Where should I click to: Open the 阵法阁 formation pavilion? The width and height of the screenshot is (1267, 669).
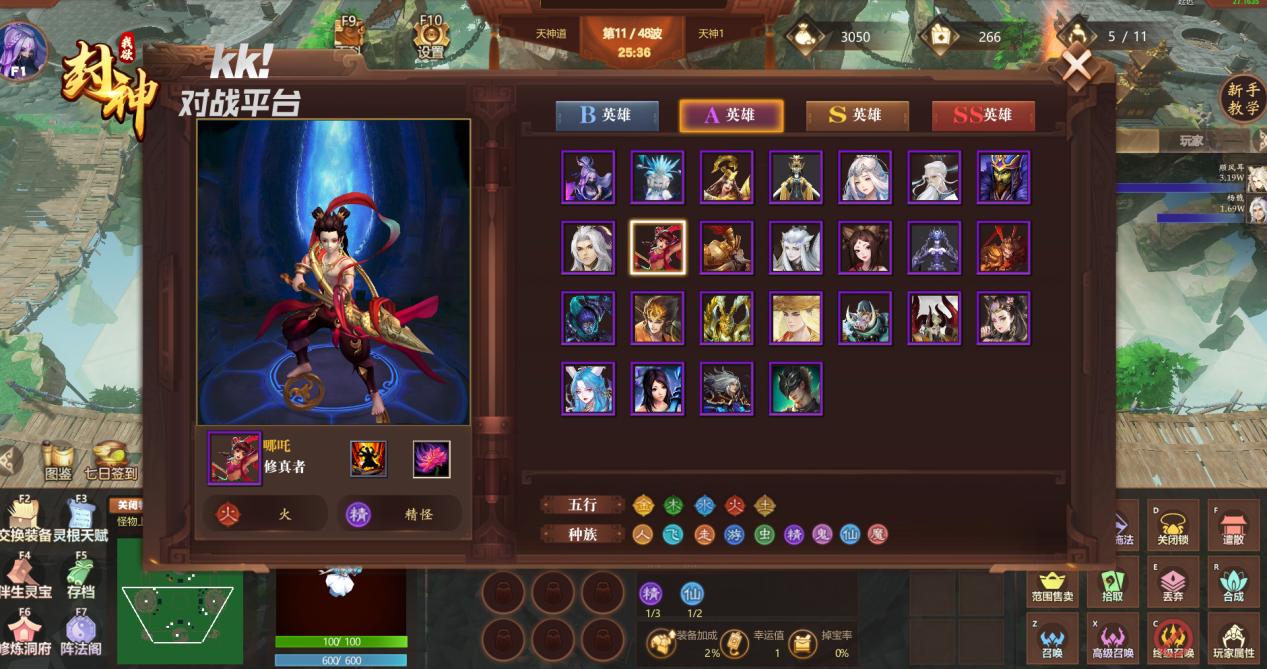coord(80,635)
